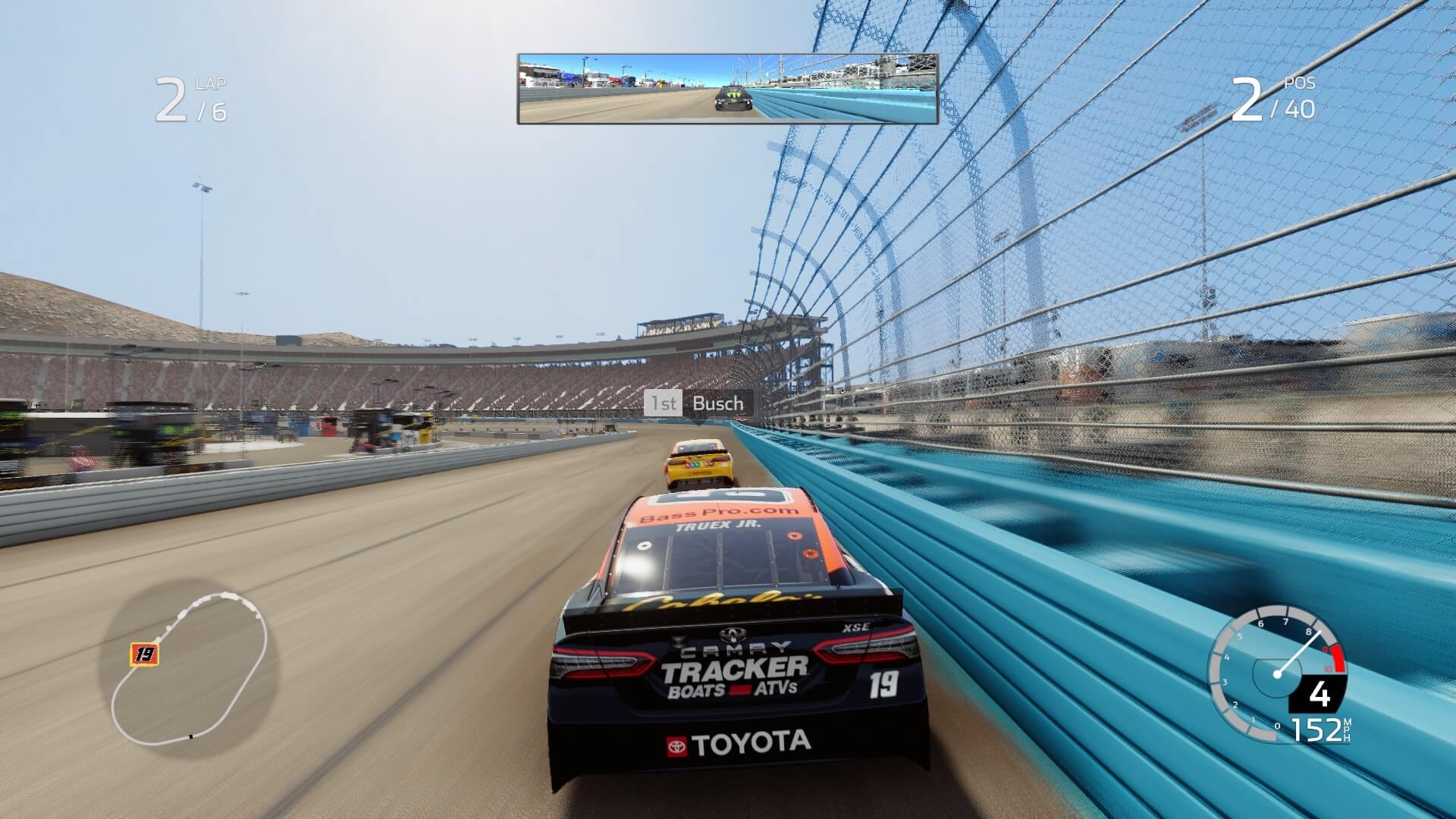This screenshot has width=1456, height=819.
Task: Select the 1st Busch driver name tag
Action: point(698,403)
